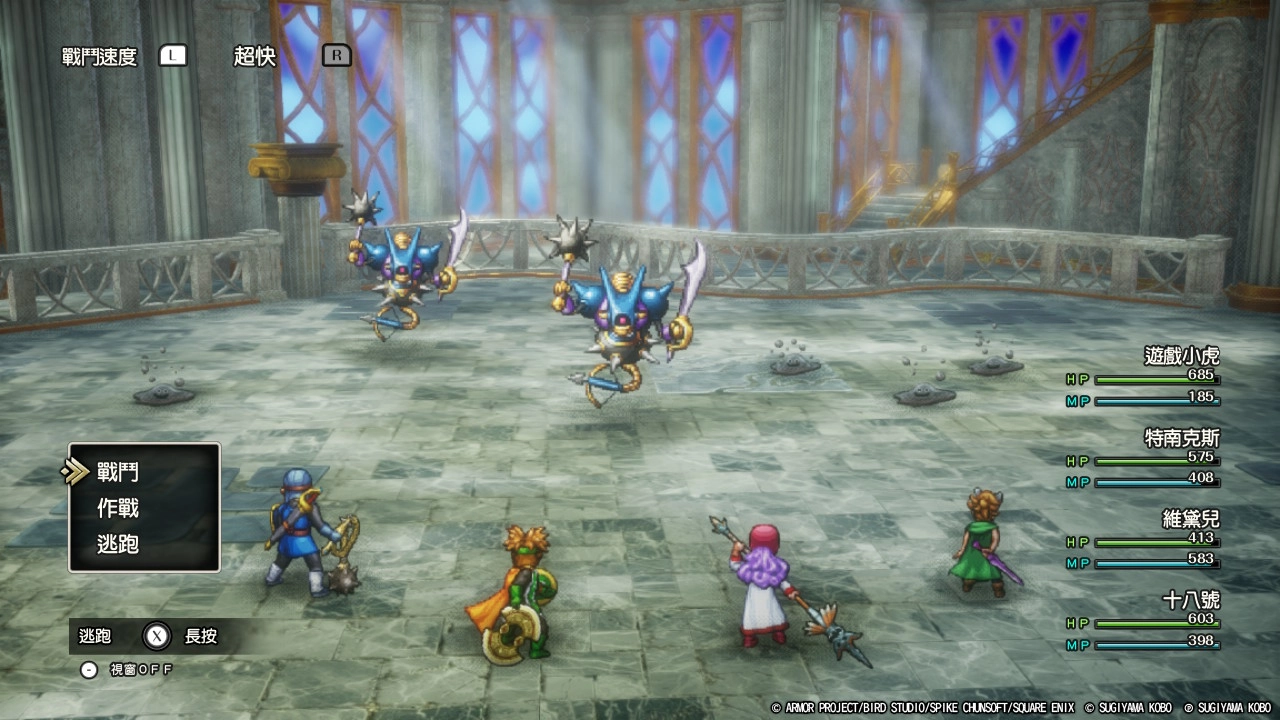
Task: Open the 作戰 tactics option
Action: pyautogui.click(x=118, y=508)
